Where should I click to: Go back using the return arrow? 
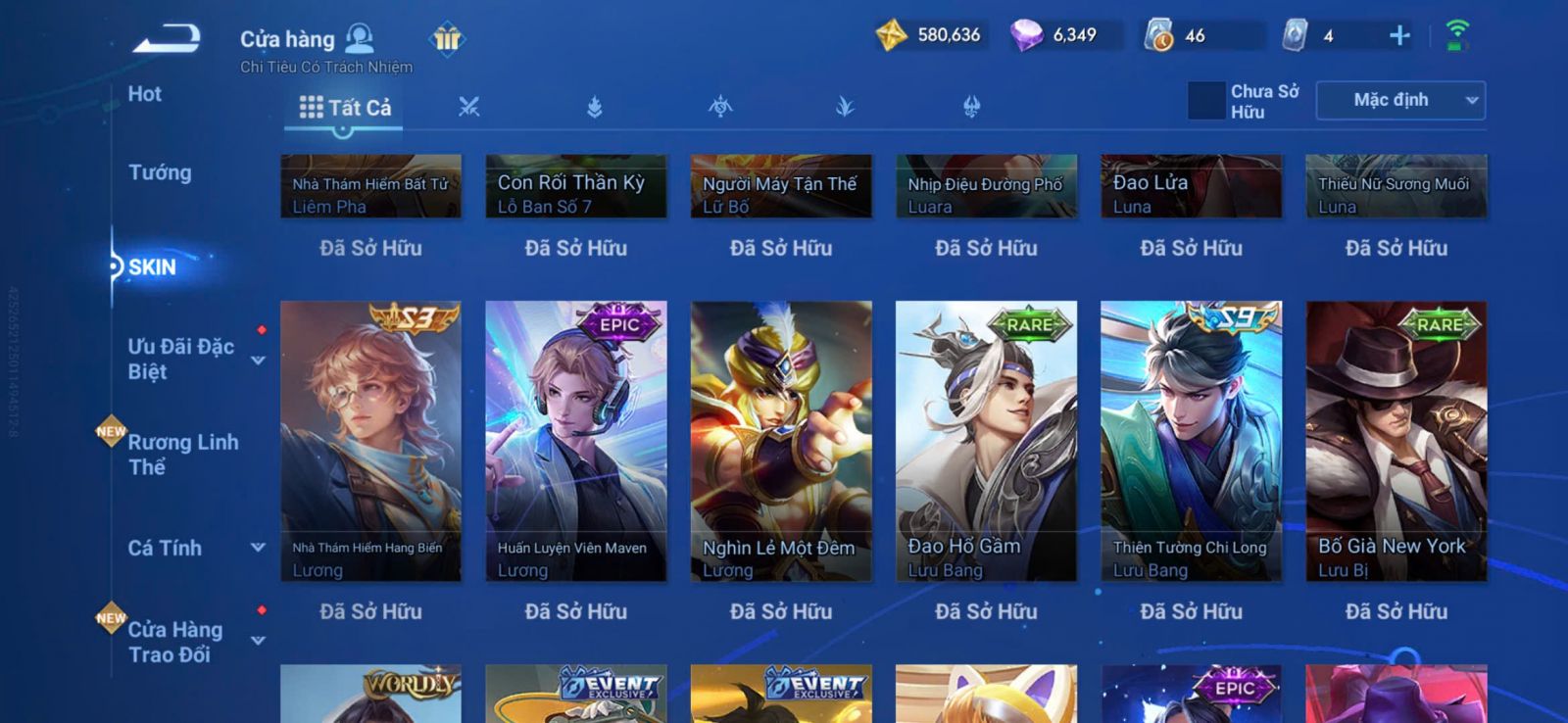168,40
